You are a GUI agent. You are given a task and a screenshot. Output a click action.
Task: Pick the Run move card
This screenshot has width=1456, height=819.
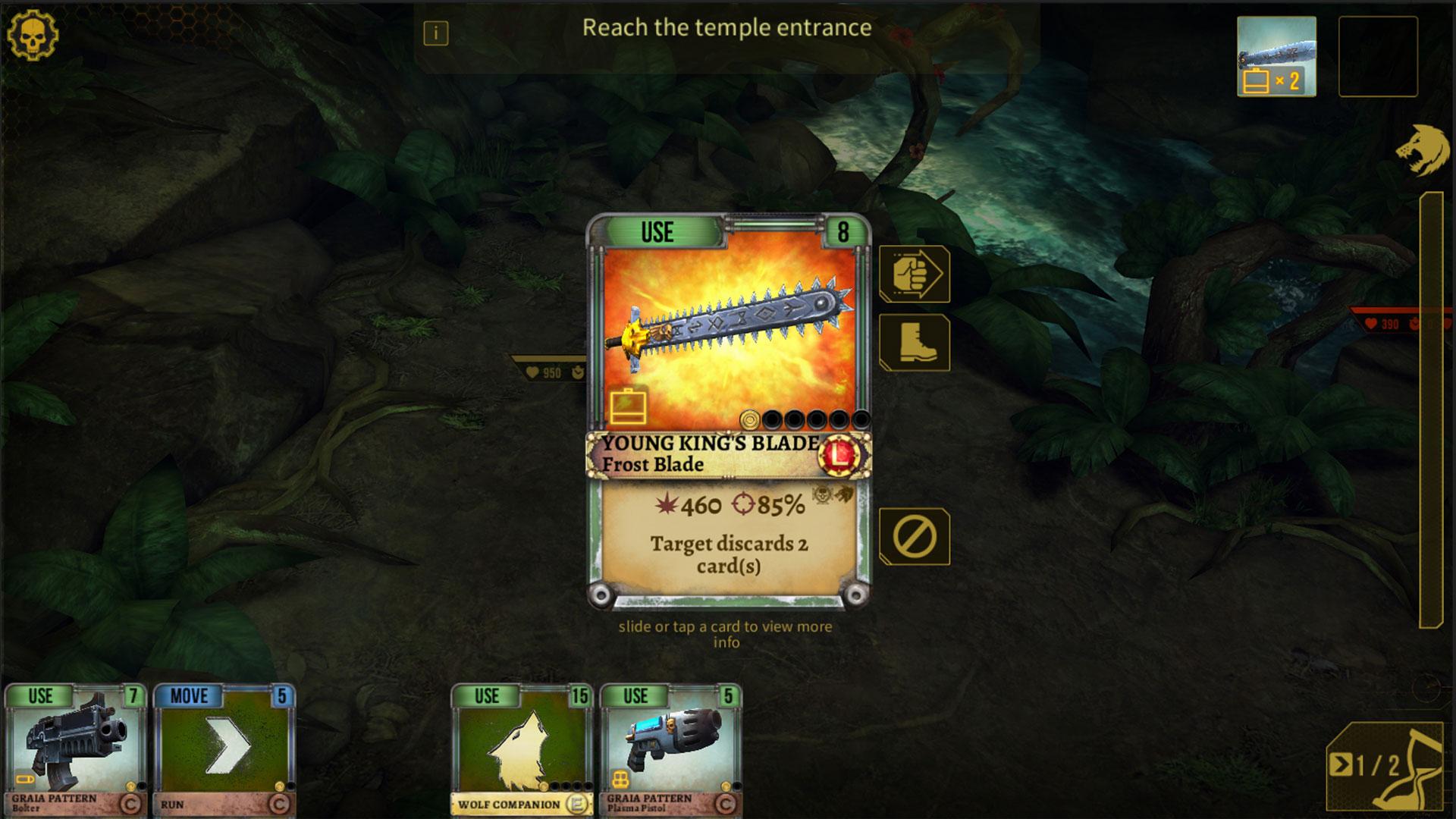pyautogui.click(x=224, y=749)
